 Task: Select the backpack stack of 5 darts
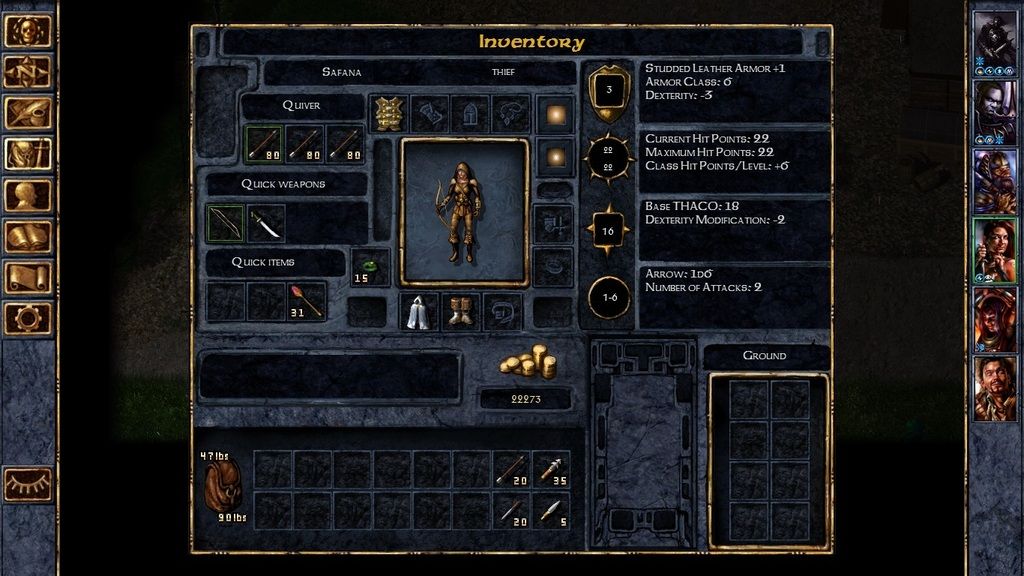(551, 510)
